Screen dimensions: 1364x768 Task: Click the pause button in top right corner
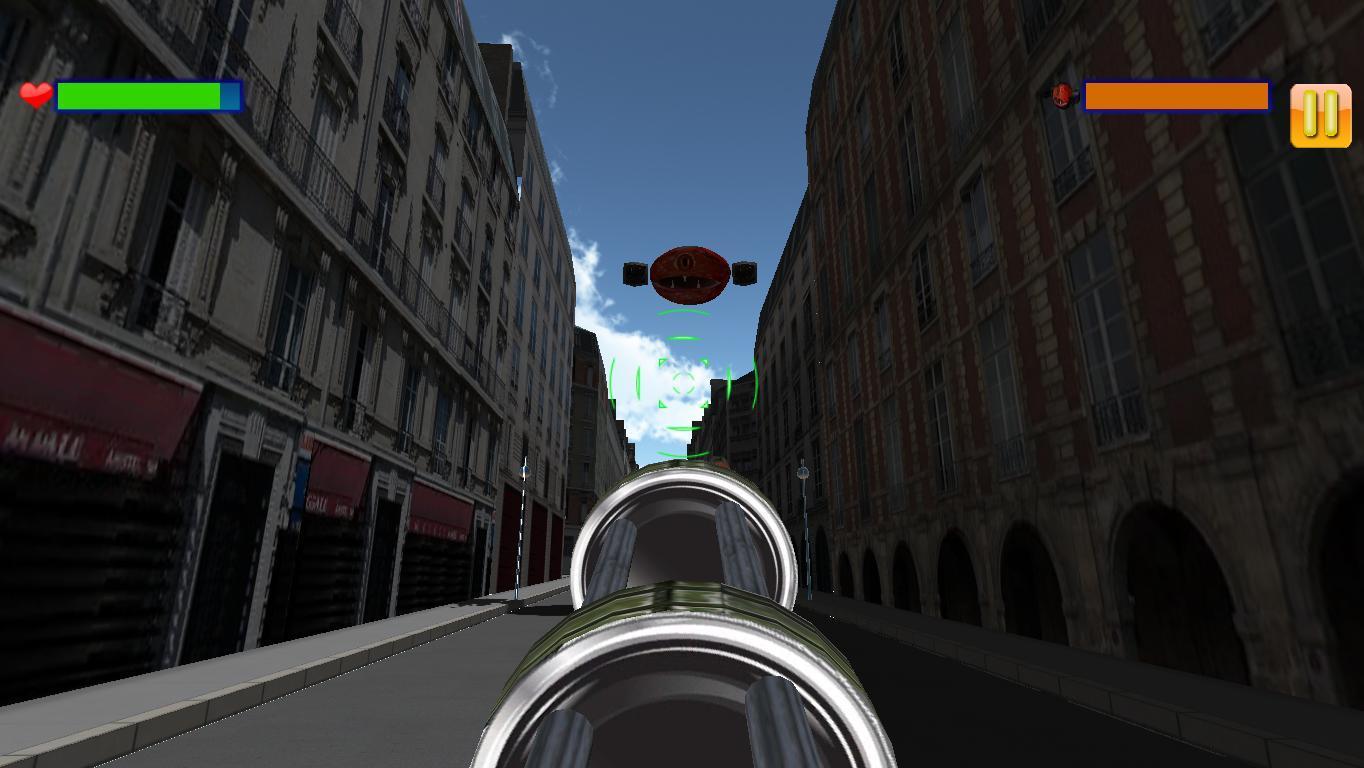point(1319,114)
